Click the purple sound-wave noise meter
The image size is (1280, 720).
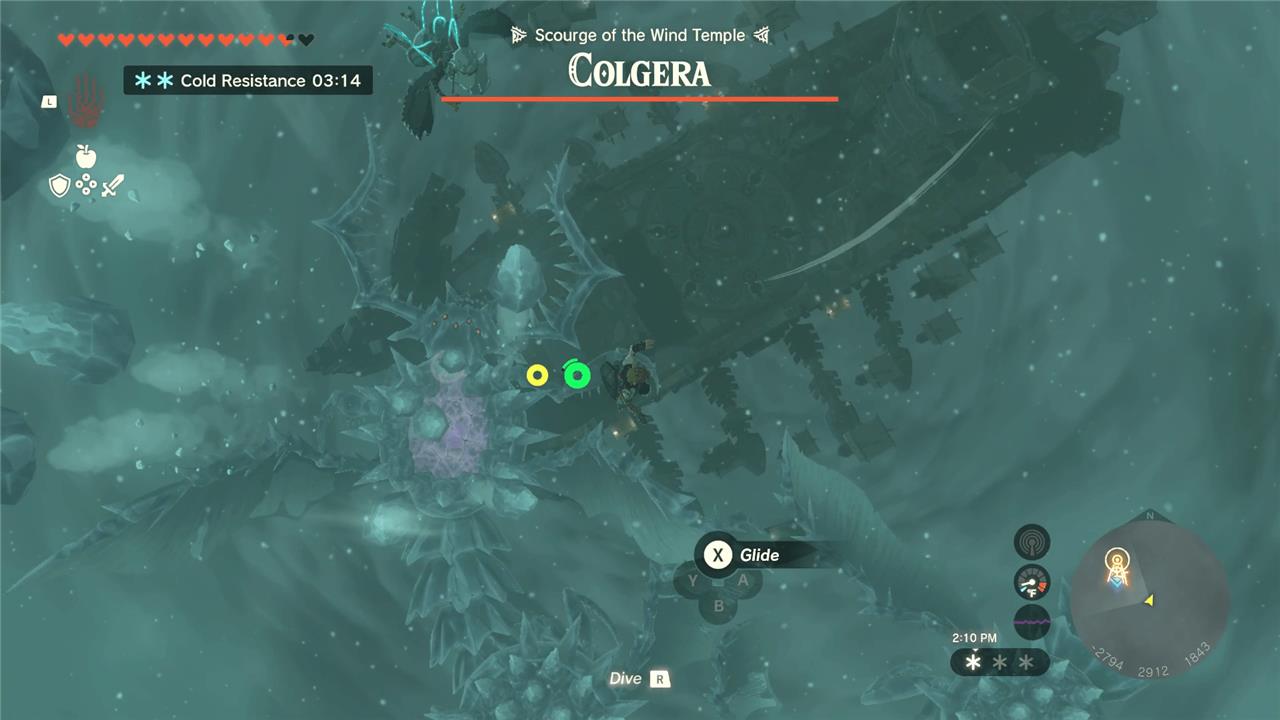1032,621
